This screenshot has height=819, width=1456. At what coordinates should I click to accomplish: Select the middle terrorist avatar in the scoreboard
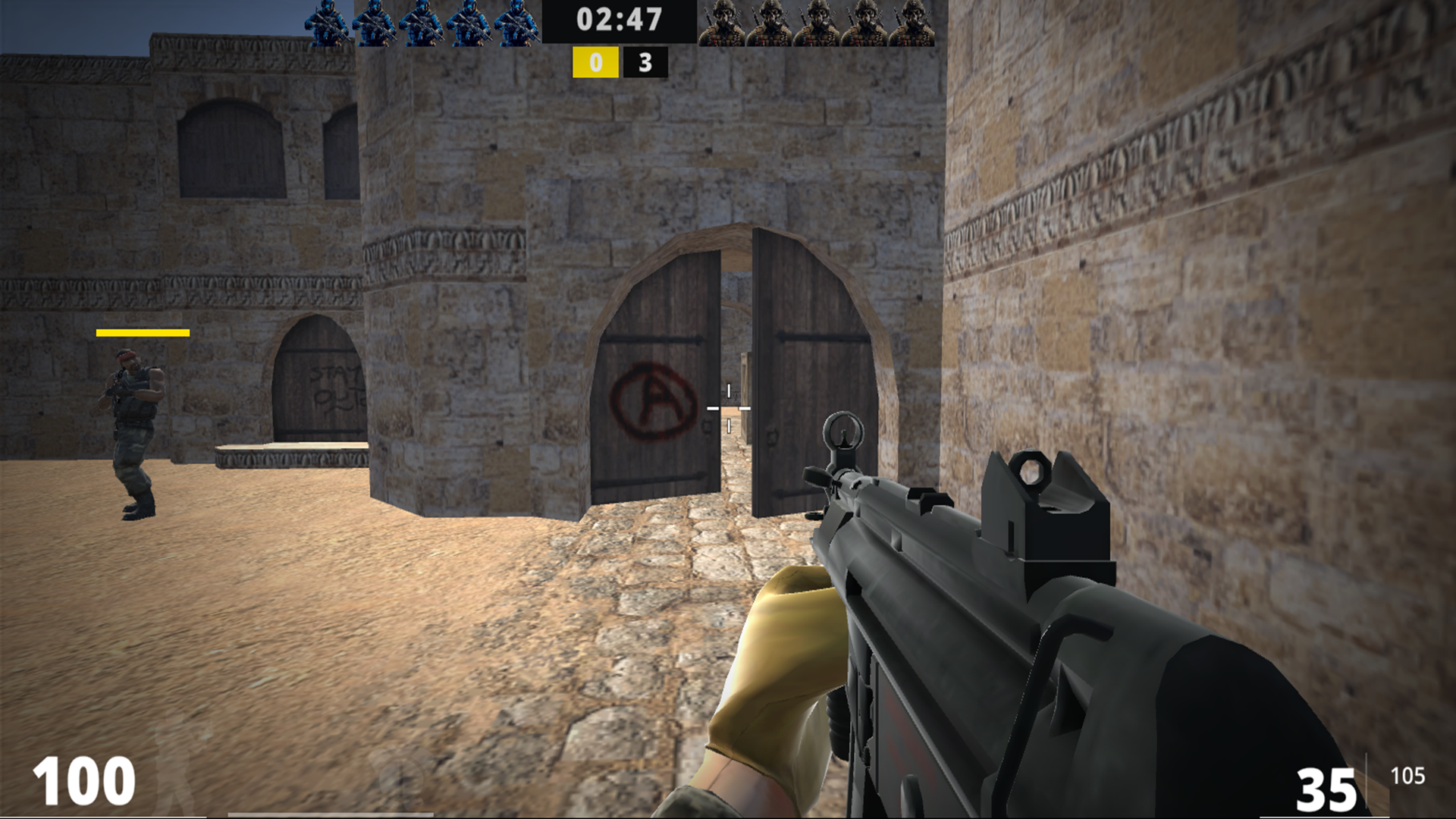(817, 23)
